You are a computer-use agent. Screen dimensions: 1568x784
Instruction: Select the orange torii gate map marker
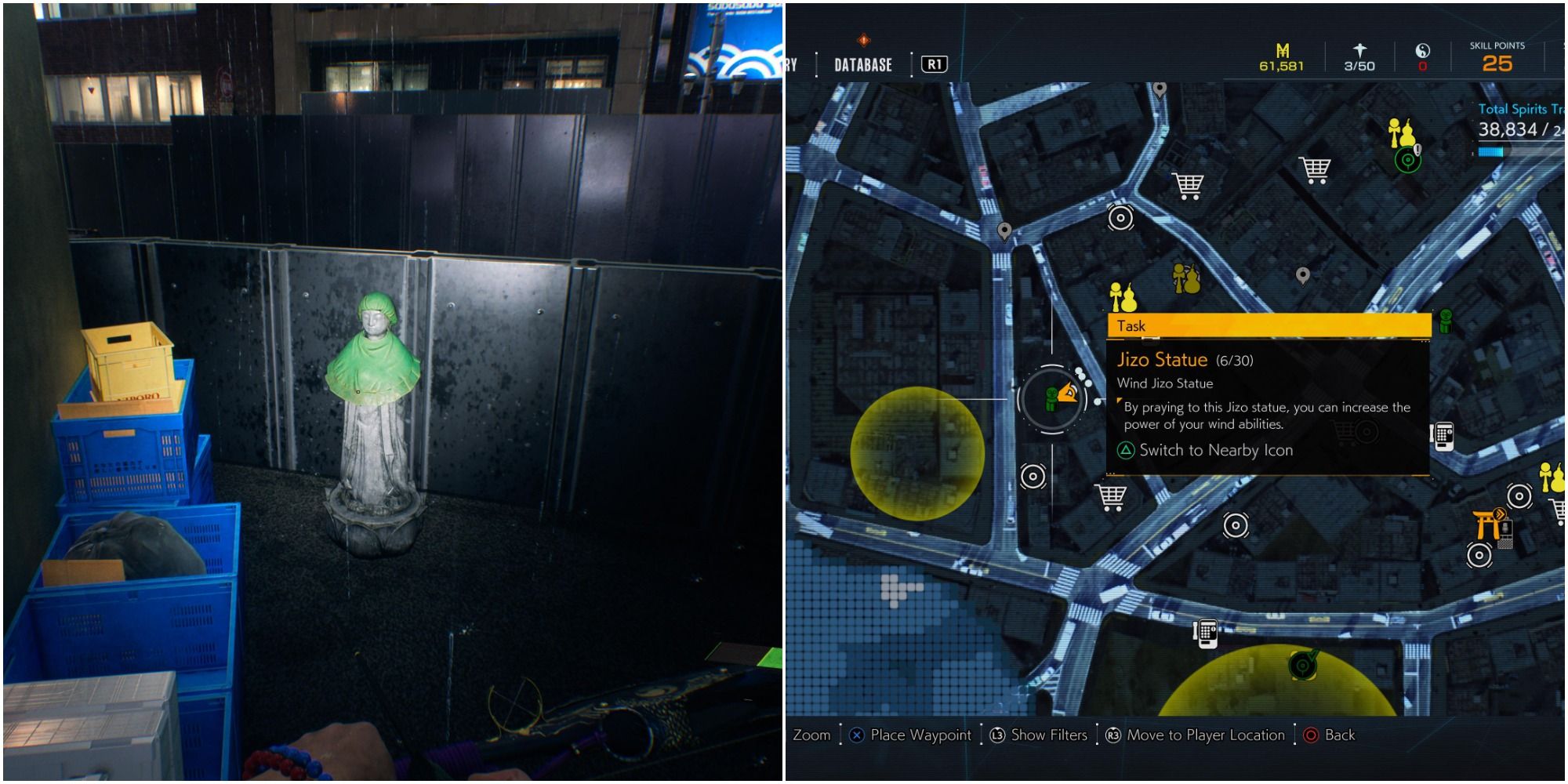(1486, 524)
